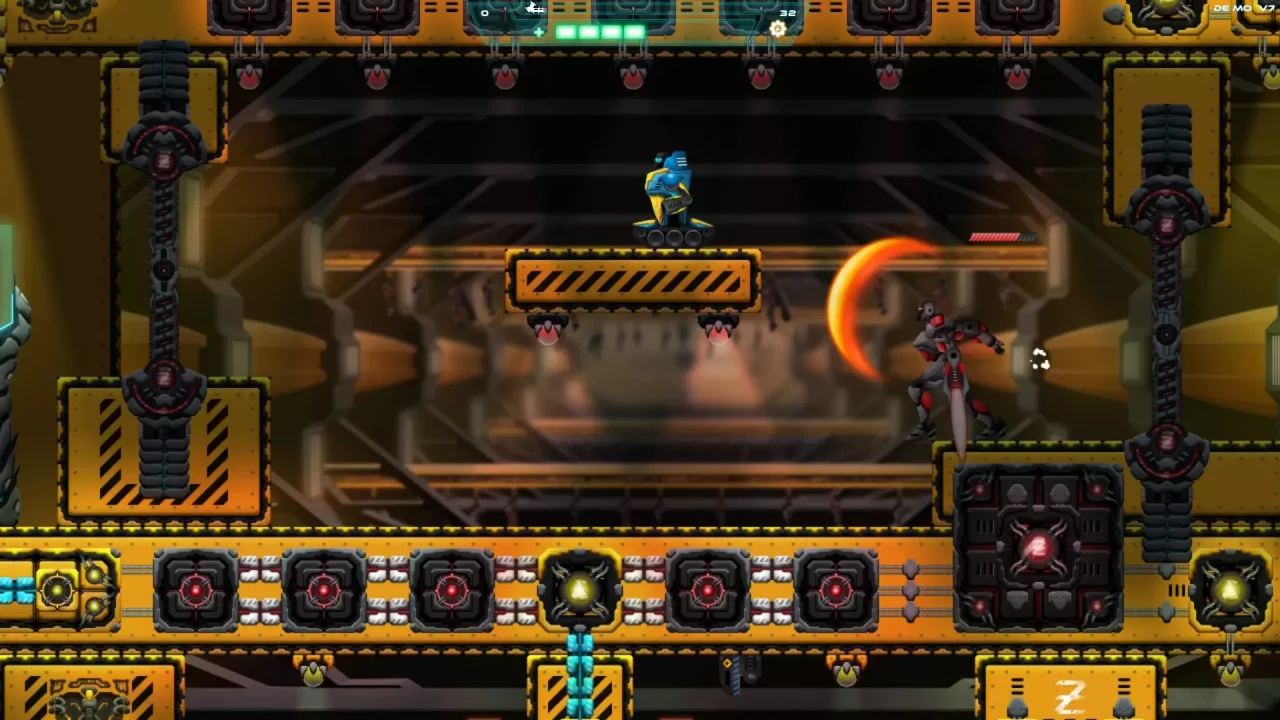
Task: Click the glowing yellow orb on the conveyor
Action: [x=583, y=590]
